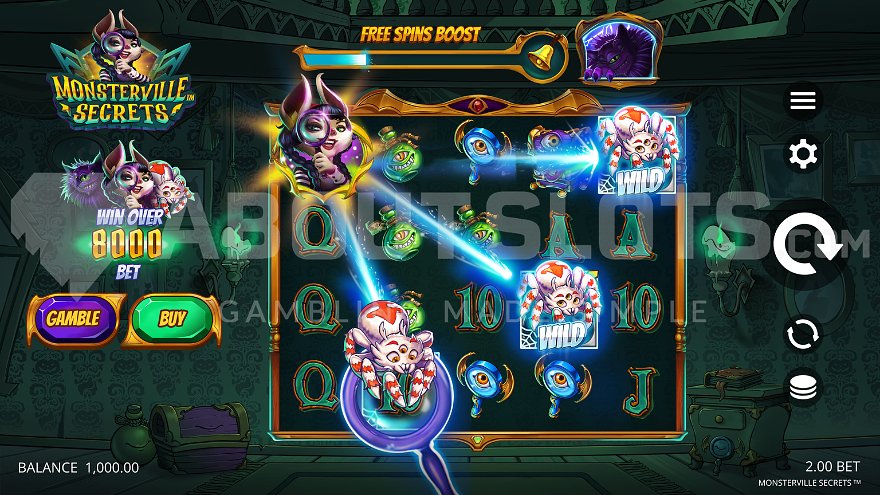Open bet options via coin stack icon
Screen dimensions: 880x495
pyautogui.click(x=803, y=387)
